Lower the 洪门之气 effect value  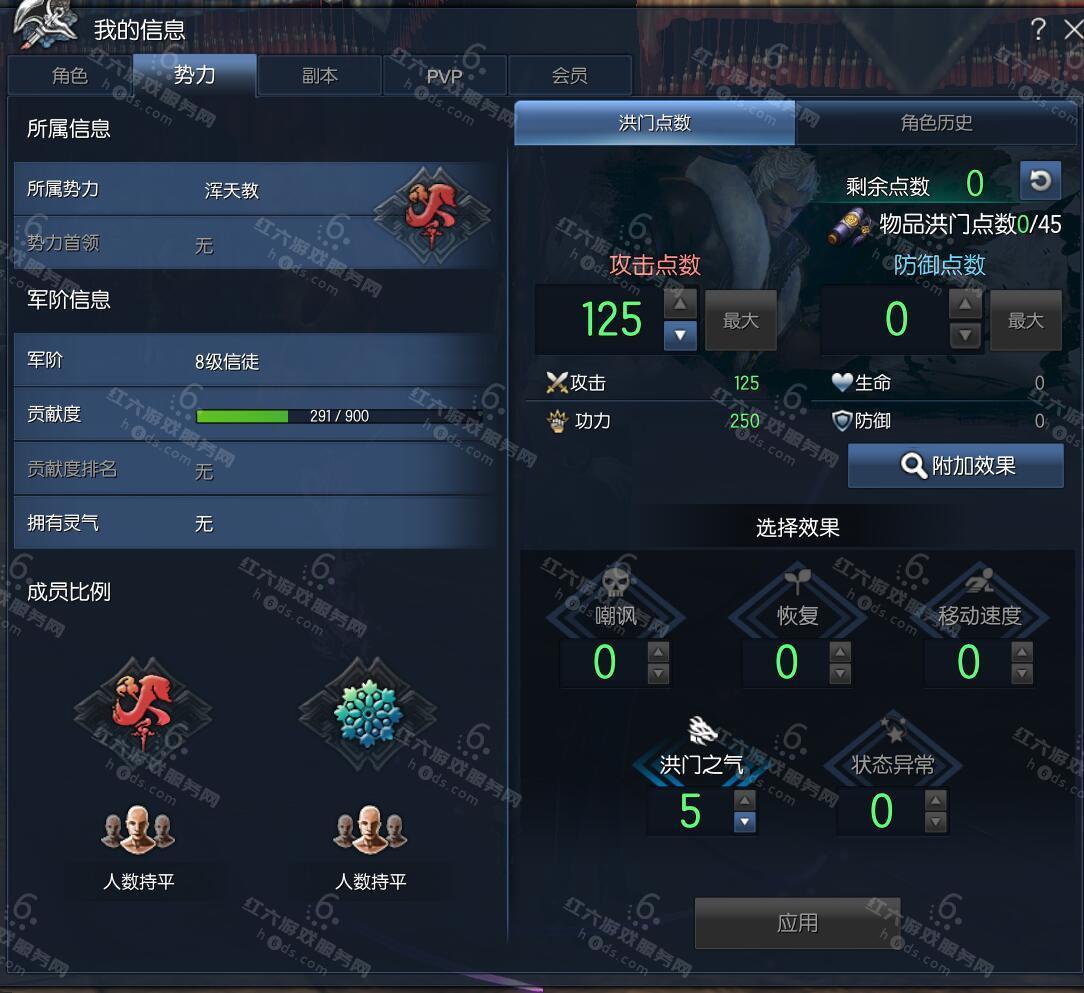pos(744,822)
